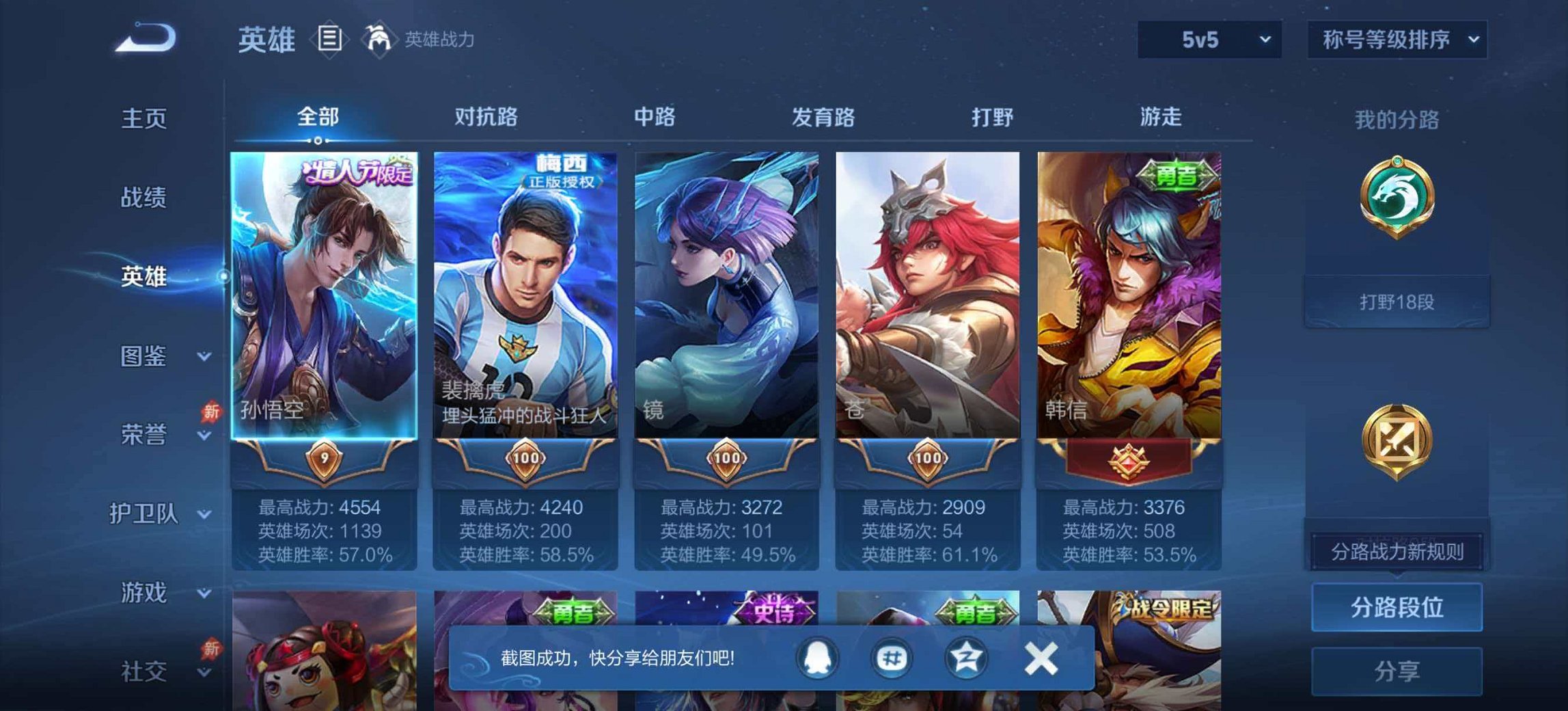The width and height of the screenshot is (1568, 711).
Task: Open the 5v5 mode dropdown
Action: point(1209,39)
